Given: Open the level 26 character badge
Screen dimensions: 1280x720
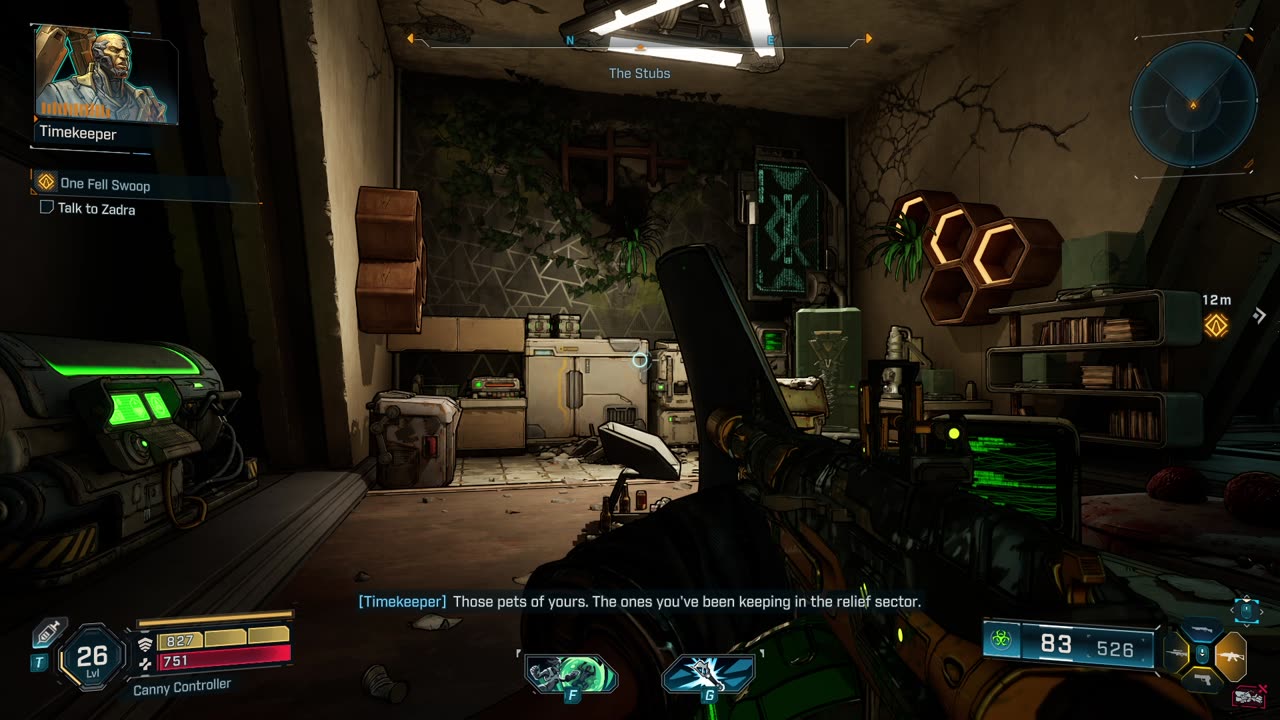Looking at the screenshot, I should (91, 657).
